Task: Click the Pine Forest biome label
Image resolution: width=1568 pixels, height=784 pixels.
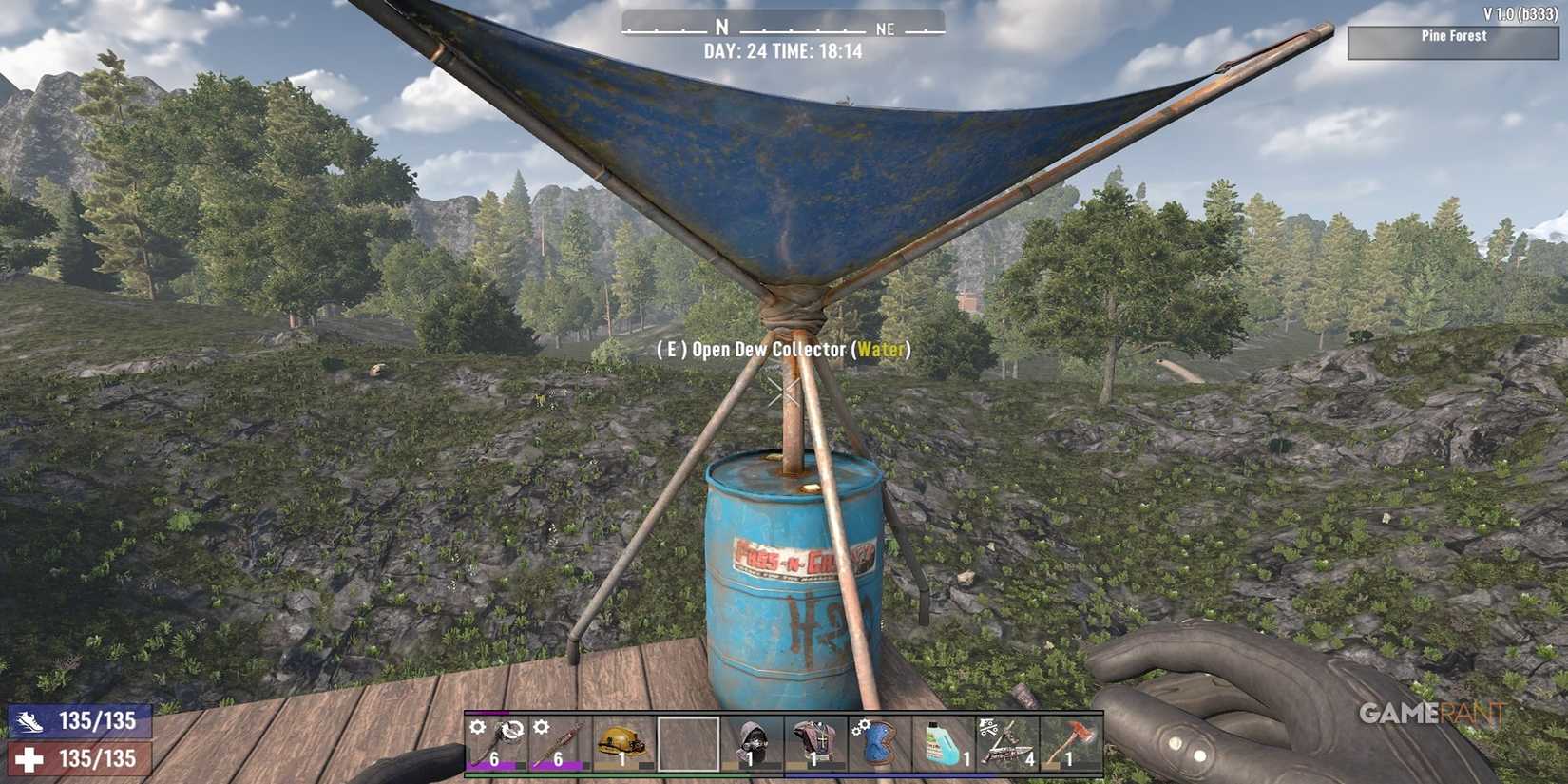Action: [1454, 36]
